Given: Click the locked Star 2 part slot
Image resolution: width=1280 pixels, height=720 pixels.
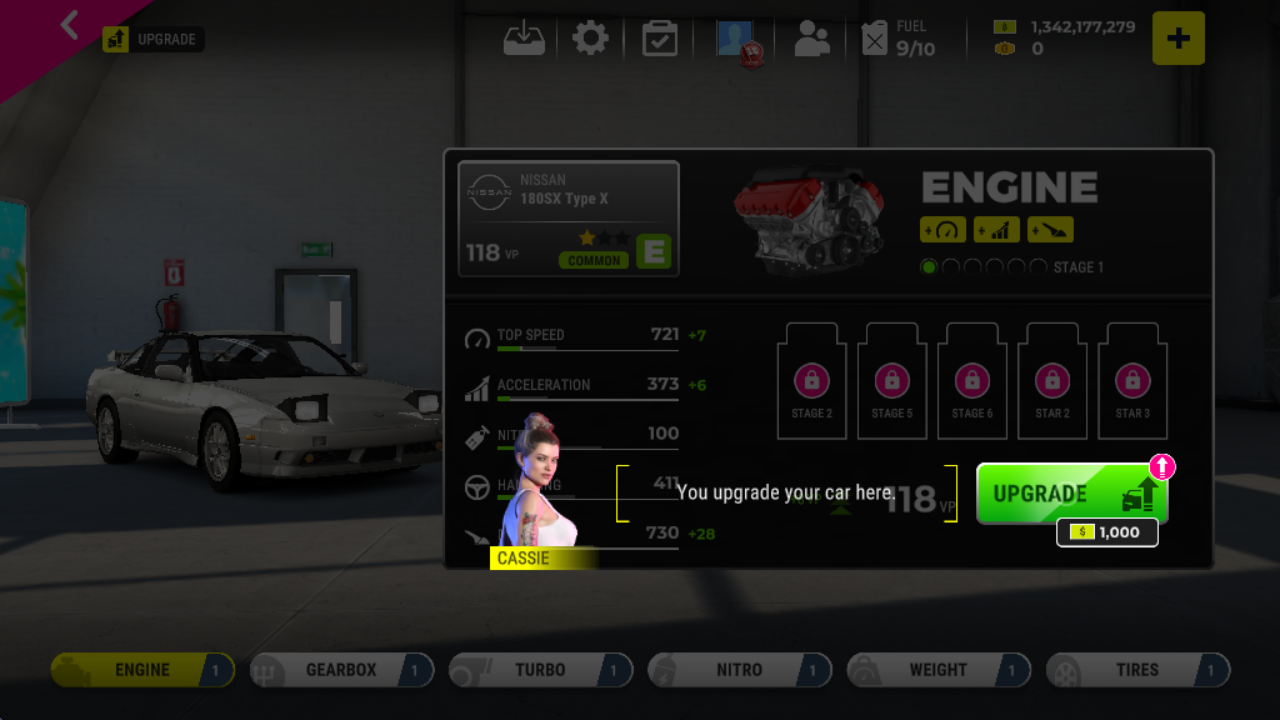Looking at the screenshot, I should [1052, 383].
